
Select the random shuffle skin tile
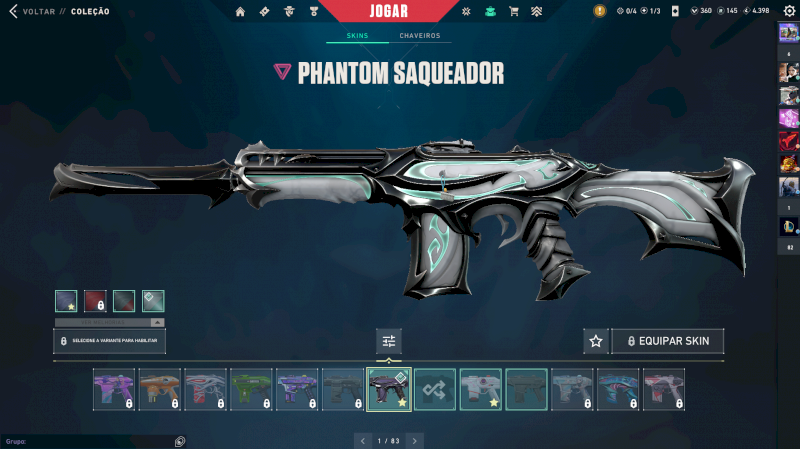coord(435,389)
